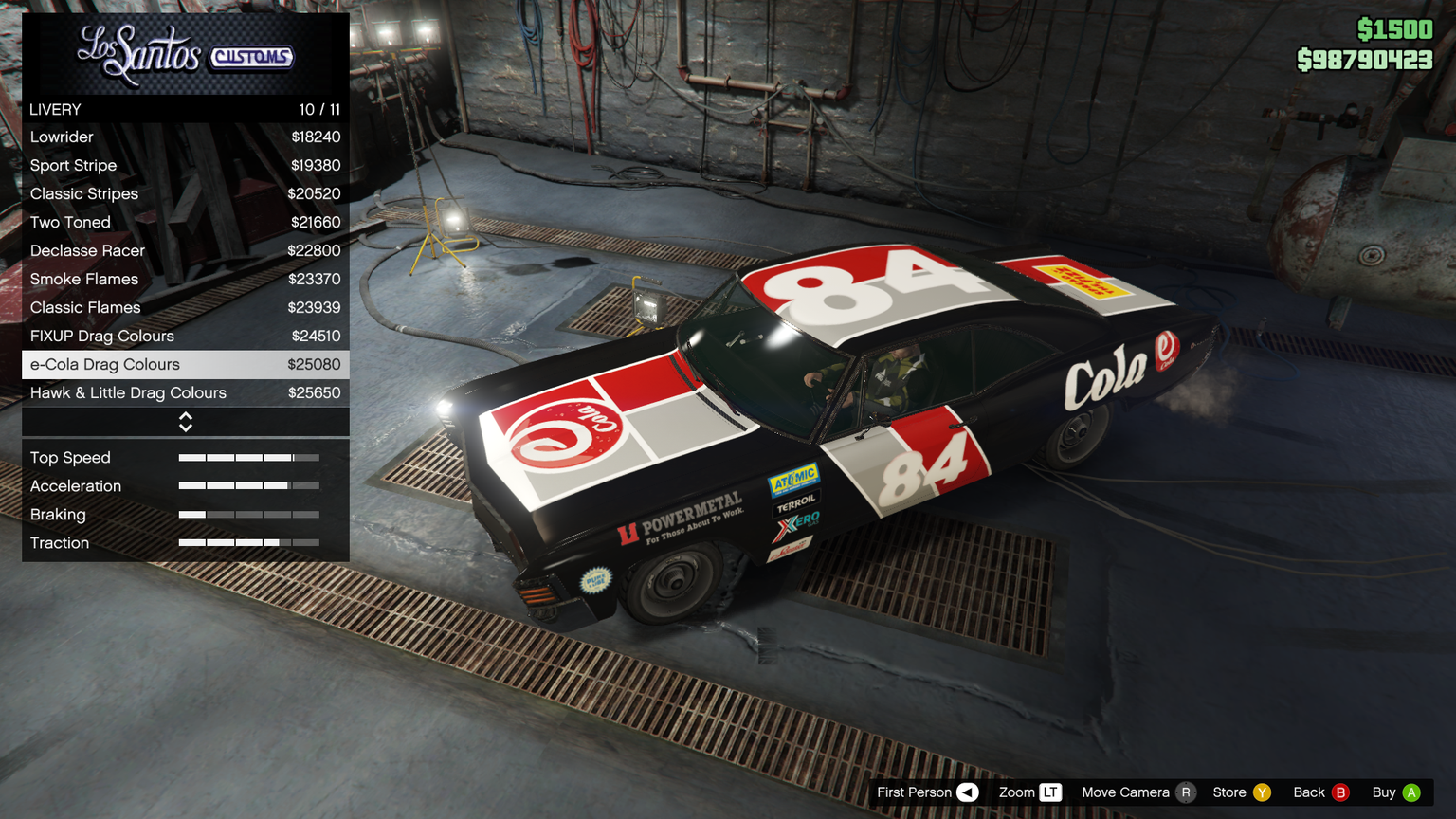Screen dimensions: 1456x819
Task: Select the Smoke Flames livery
Action: tap(185, 280)
